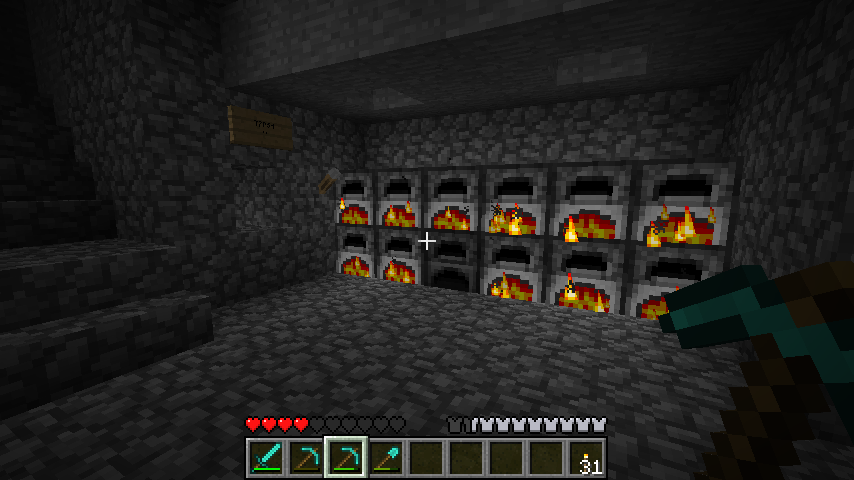Screen dimensions: 854x480
Task: Click the highlighted diamond pickaxe slot
Action: [346, 458]
